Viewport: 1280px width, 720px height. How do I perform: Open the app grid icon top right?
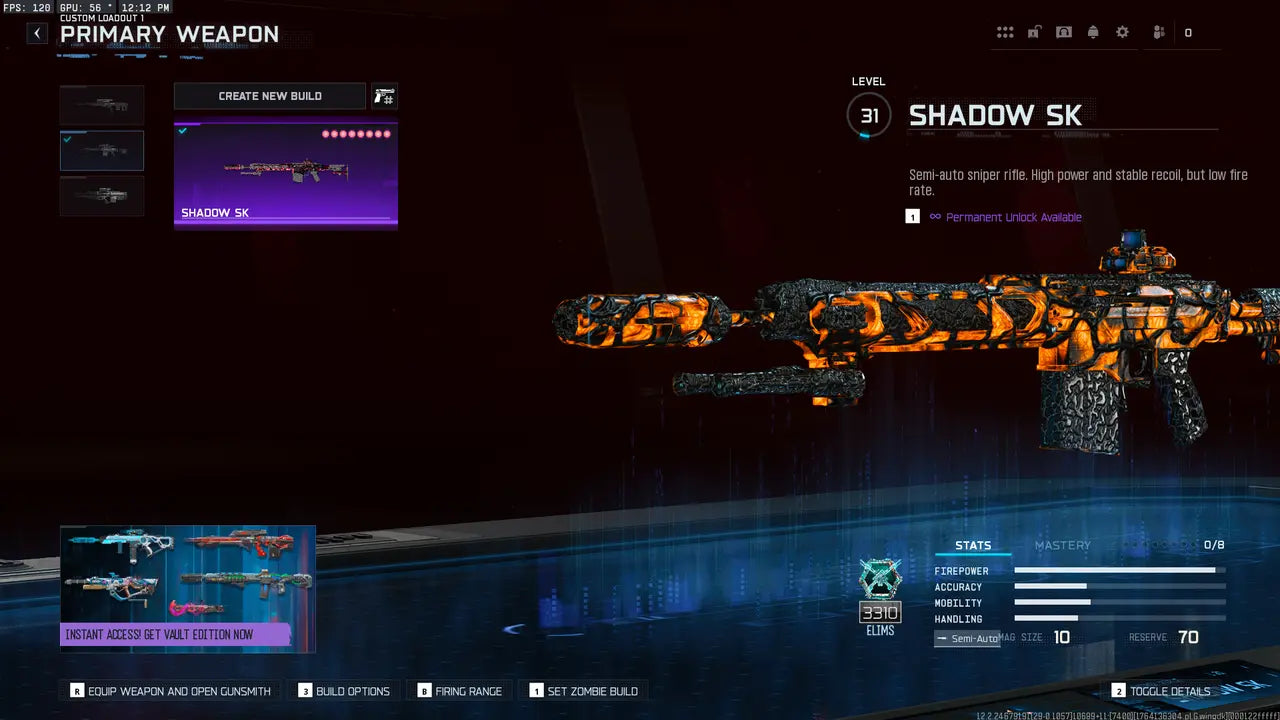pos(1005,32)
